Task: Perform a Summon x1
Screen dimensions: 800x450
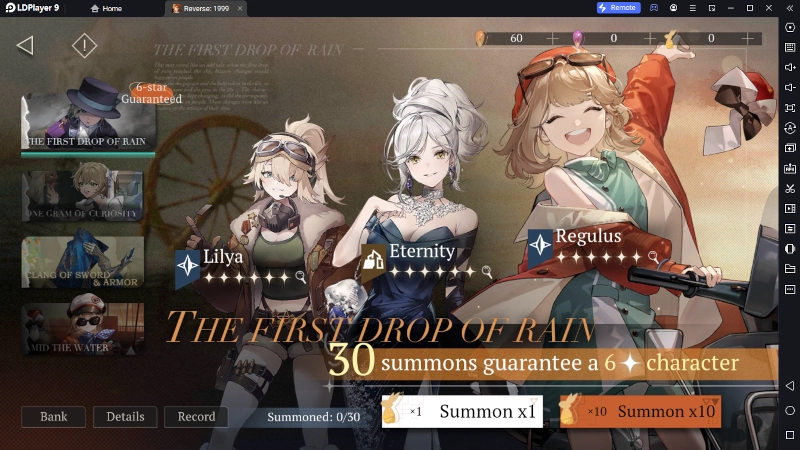Action: (462, 411)
